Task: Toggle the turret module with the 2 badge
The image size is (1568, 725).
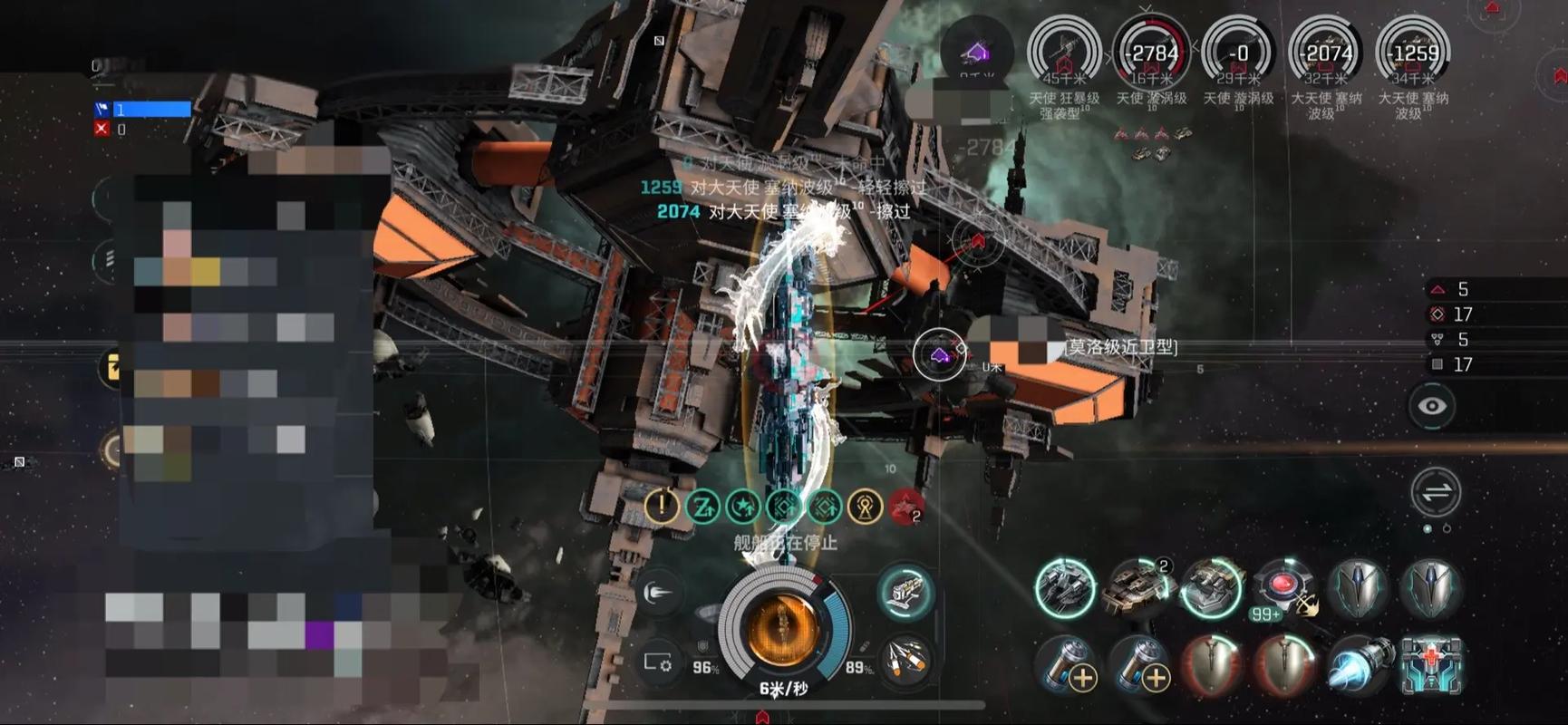Action: point(1137,587)
